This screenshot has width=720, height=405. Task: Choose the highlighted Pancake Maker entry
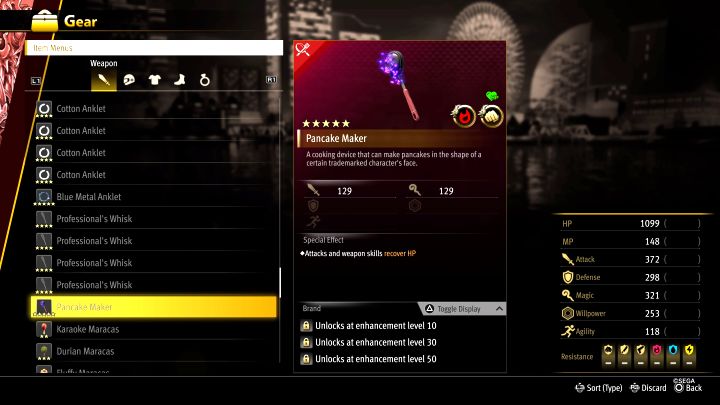pyautogui.click(x=150, y=307)
